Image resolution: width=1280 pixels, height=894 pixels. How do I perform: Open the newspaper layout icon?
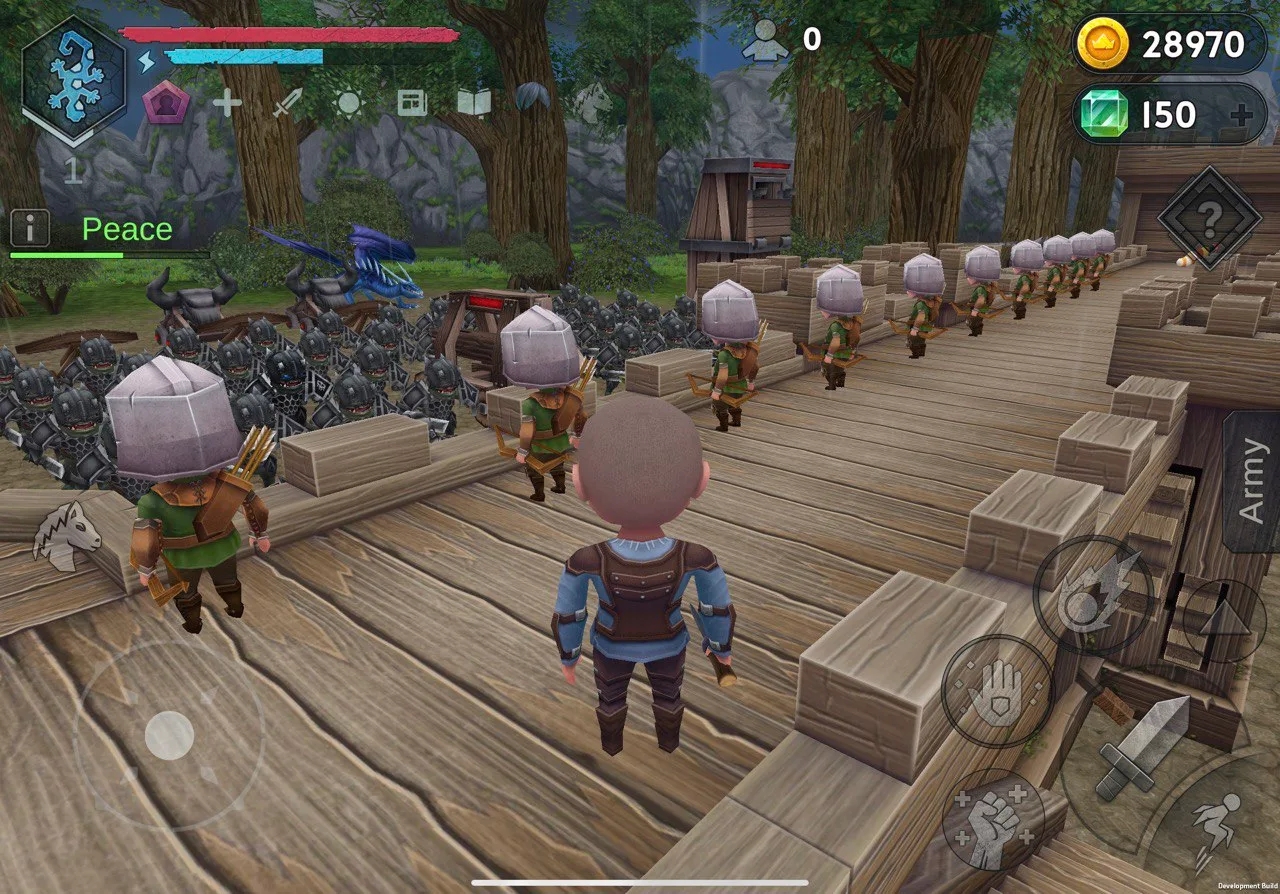(x=412, y=102)
